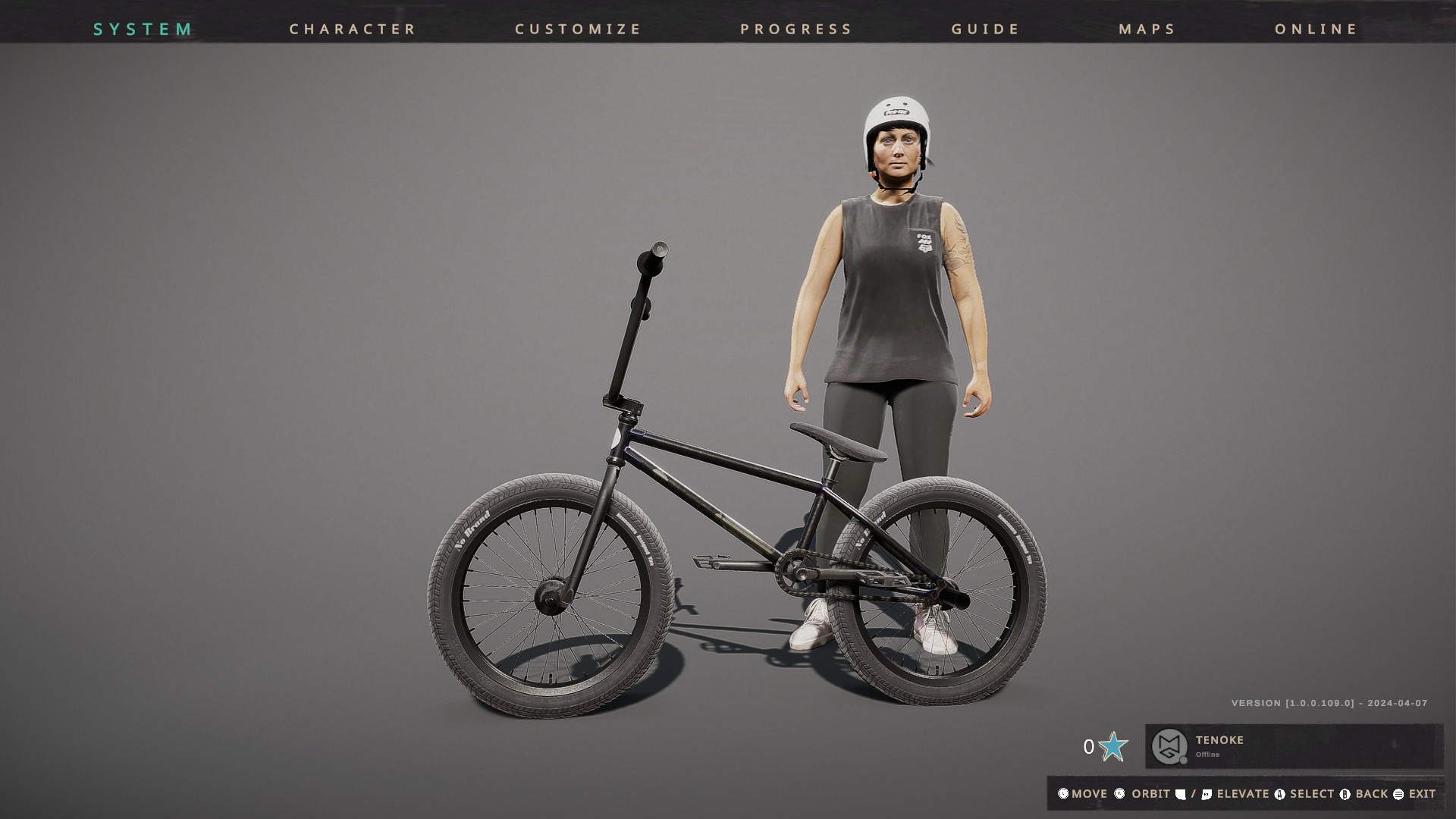The width and height of the screenshot is (1456, 819).
Task: Show the Progress tab
Action: 796,29
